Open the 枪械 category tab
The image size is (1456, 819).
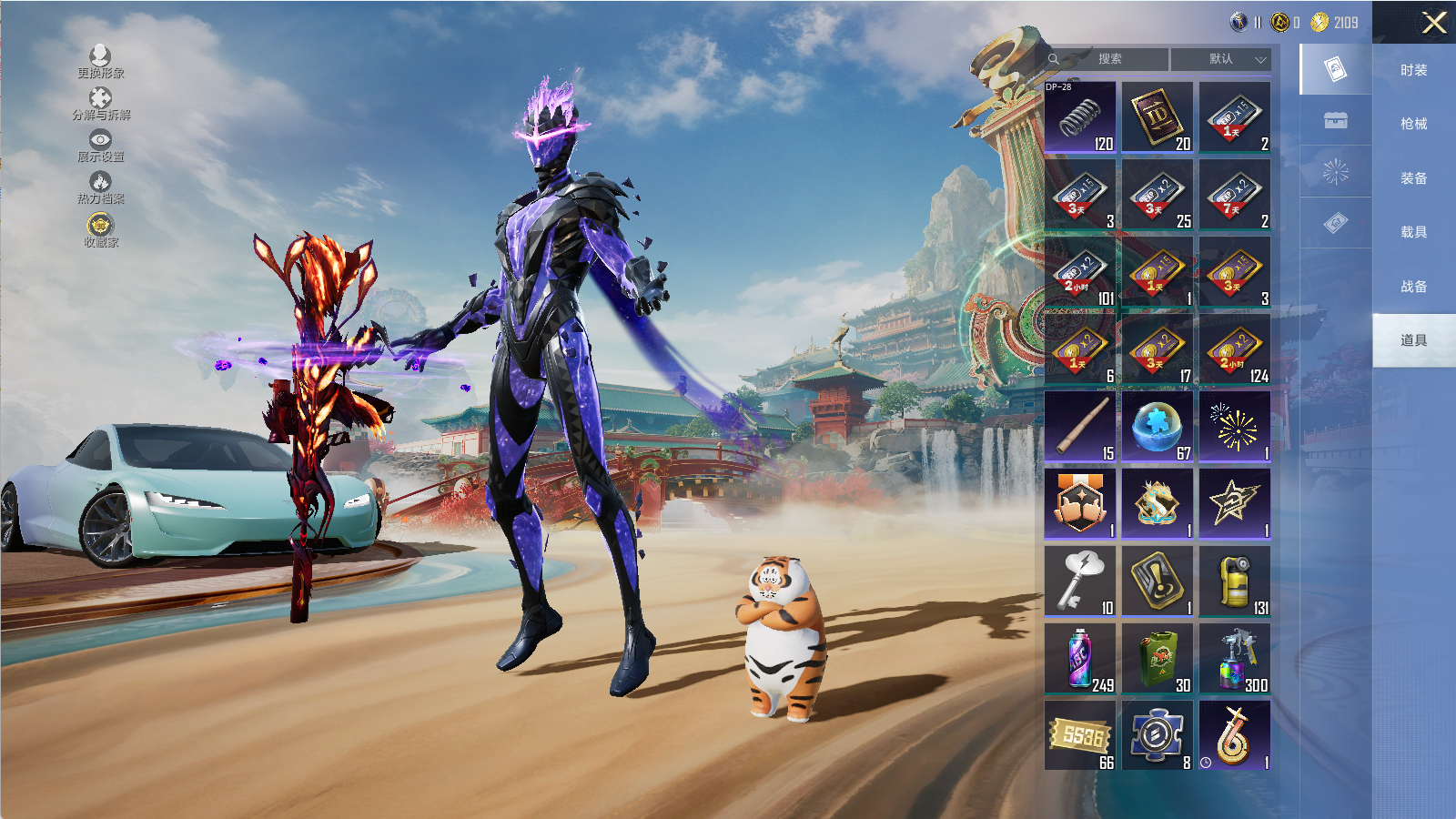coord(1413,124)
